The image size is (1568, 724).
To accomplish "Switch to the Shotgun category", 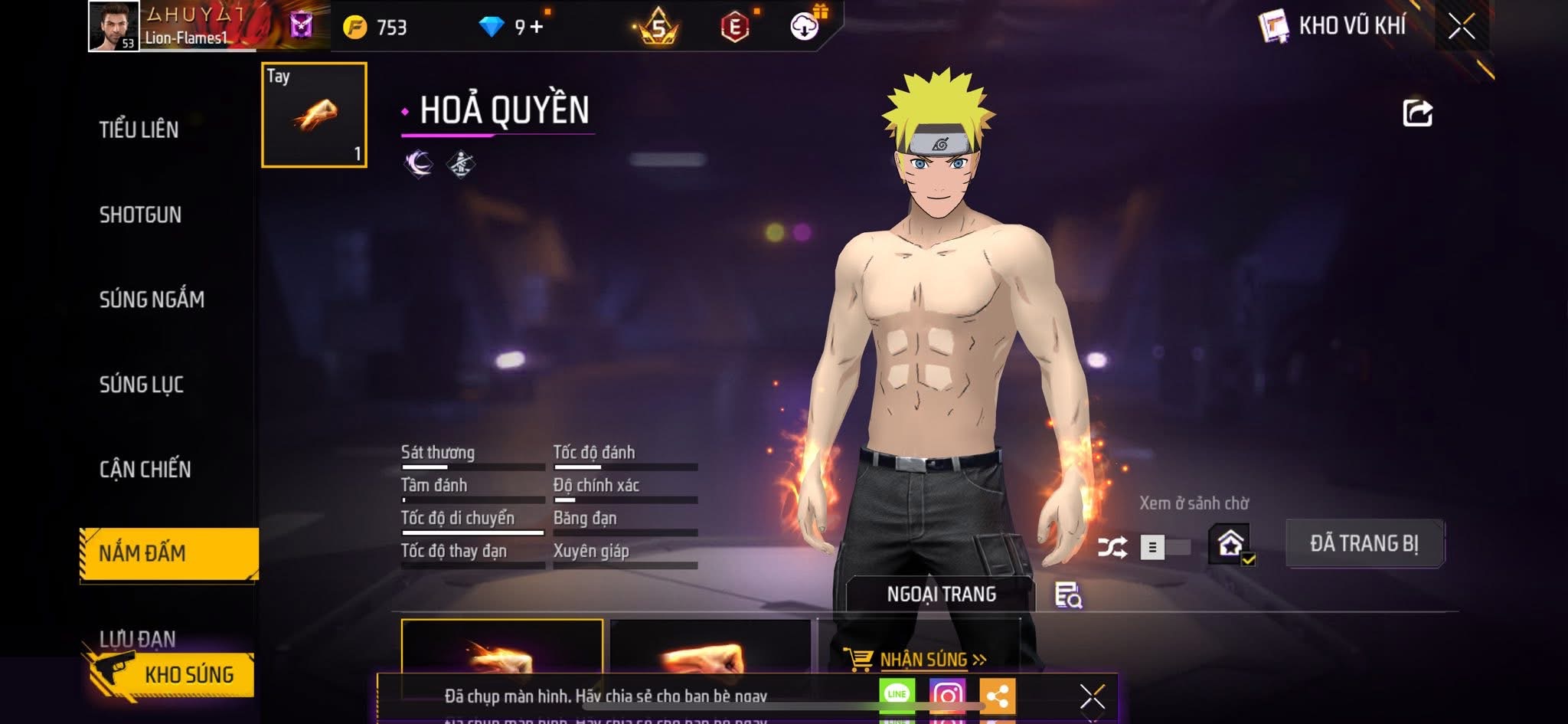I will [140, 215].
